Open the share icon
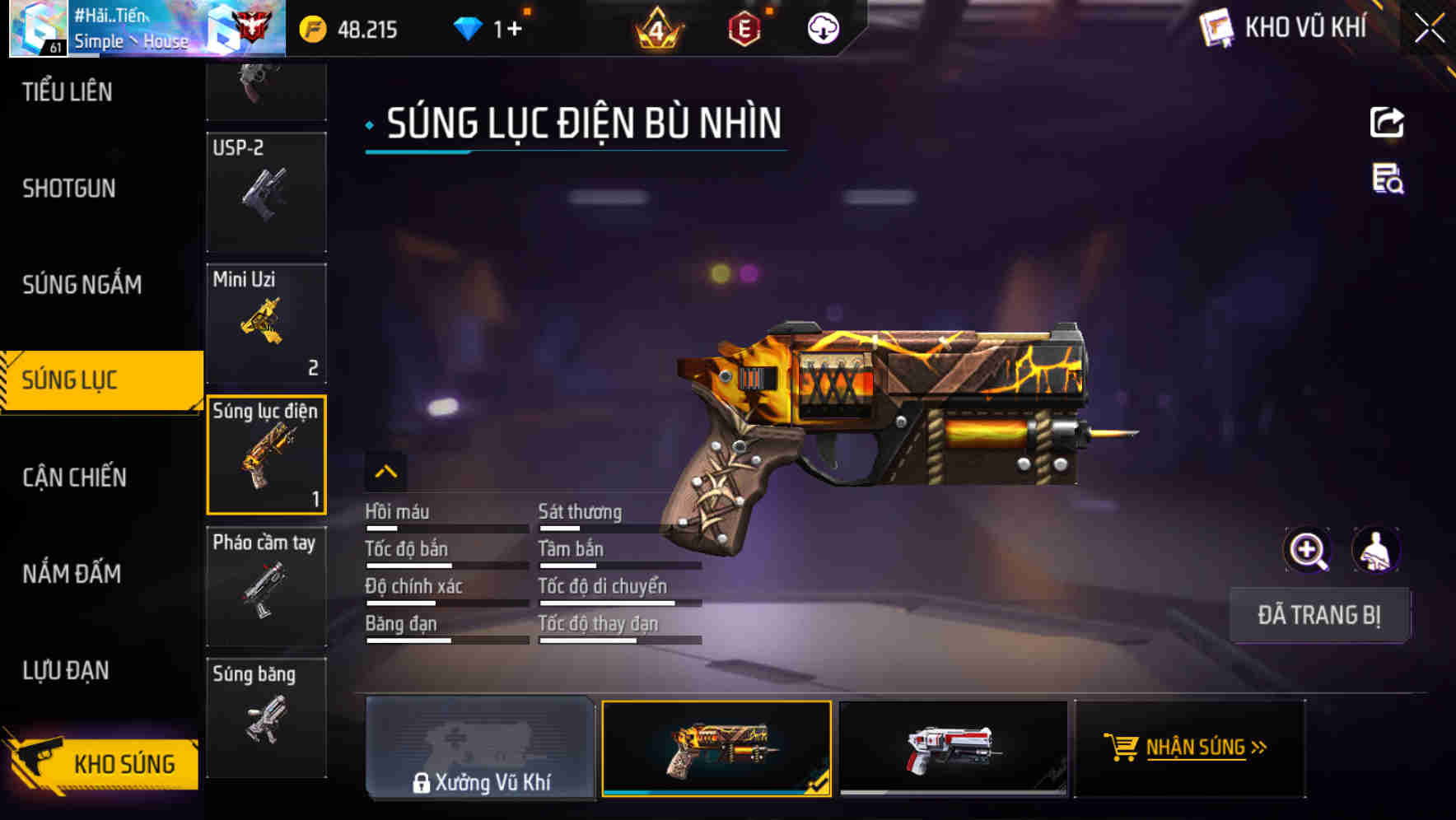Screen dimensions: 1456x820 1388,122
